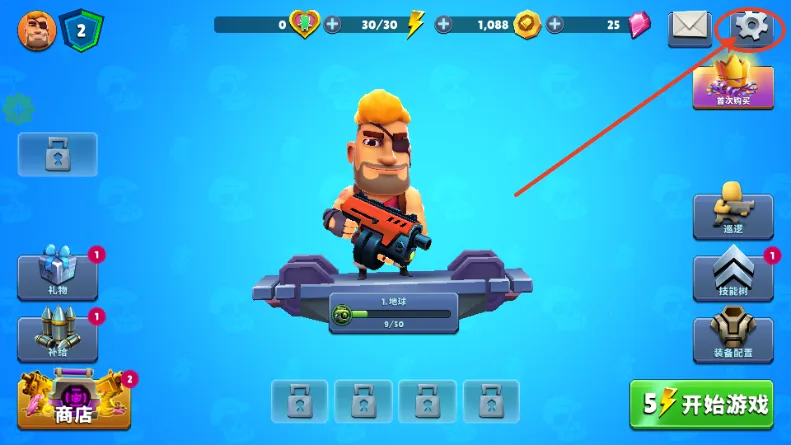Add more gold coins with plus
Image resolution: width=791 pixels, height=445 pixels.
[x=444, y=24]
